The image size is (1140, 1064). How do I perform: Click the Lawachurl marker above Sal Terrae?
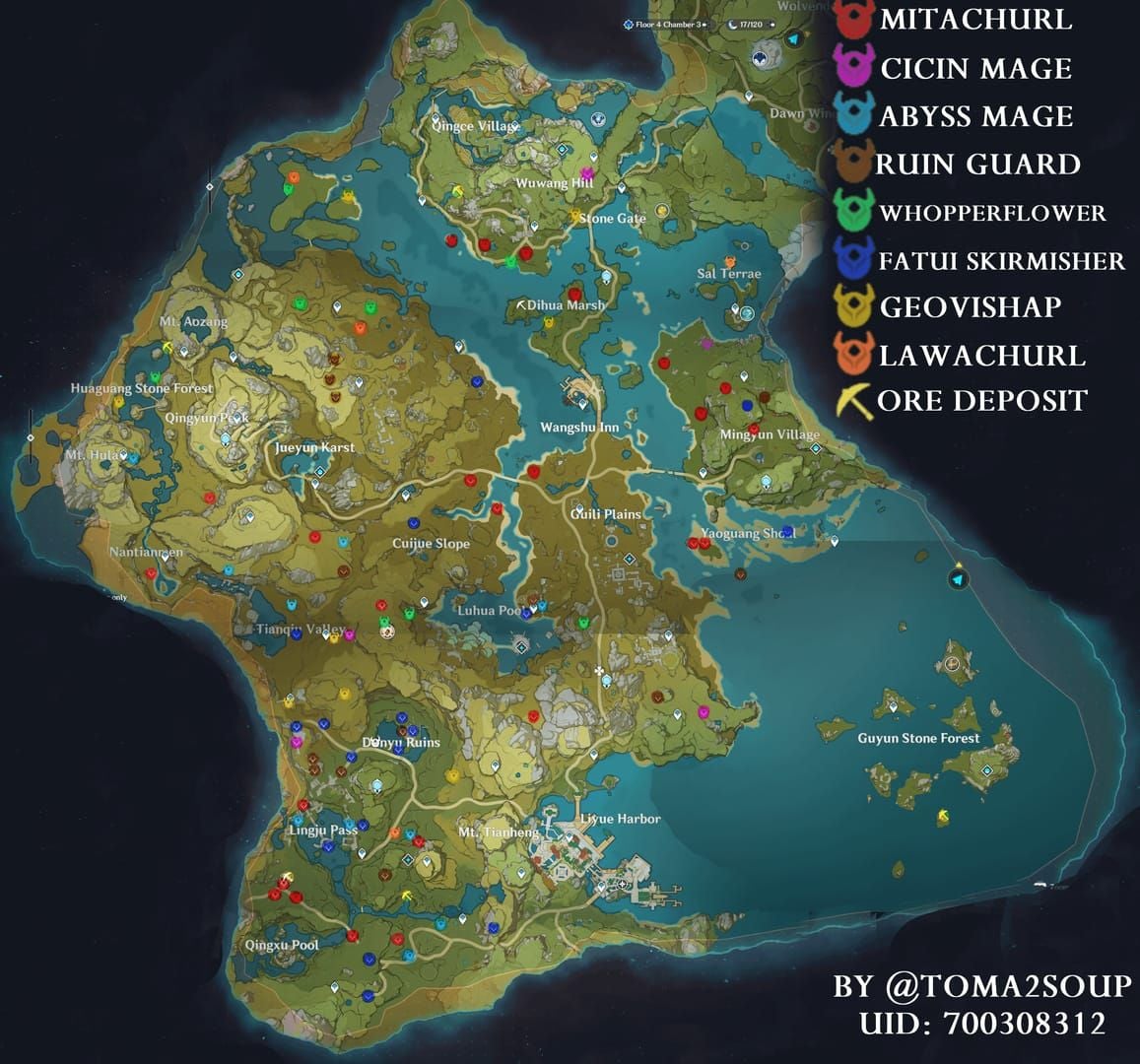[730, 262]
